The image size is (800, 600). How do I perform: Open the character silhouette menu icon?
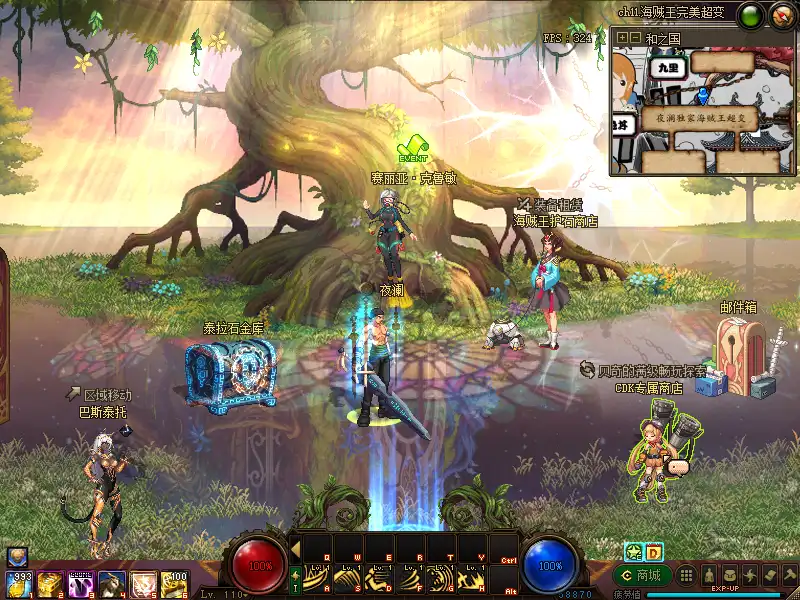tap(709, 576)
